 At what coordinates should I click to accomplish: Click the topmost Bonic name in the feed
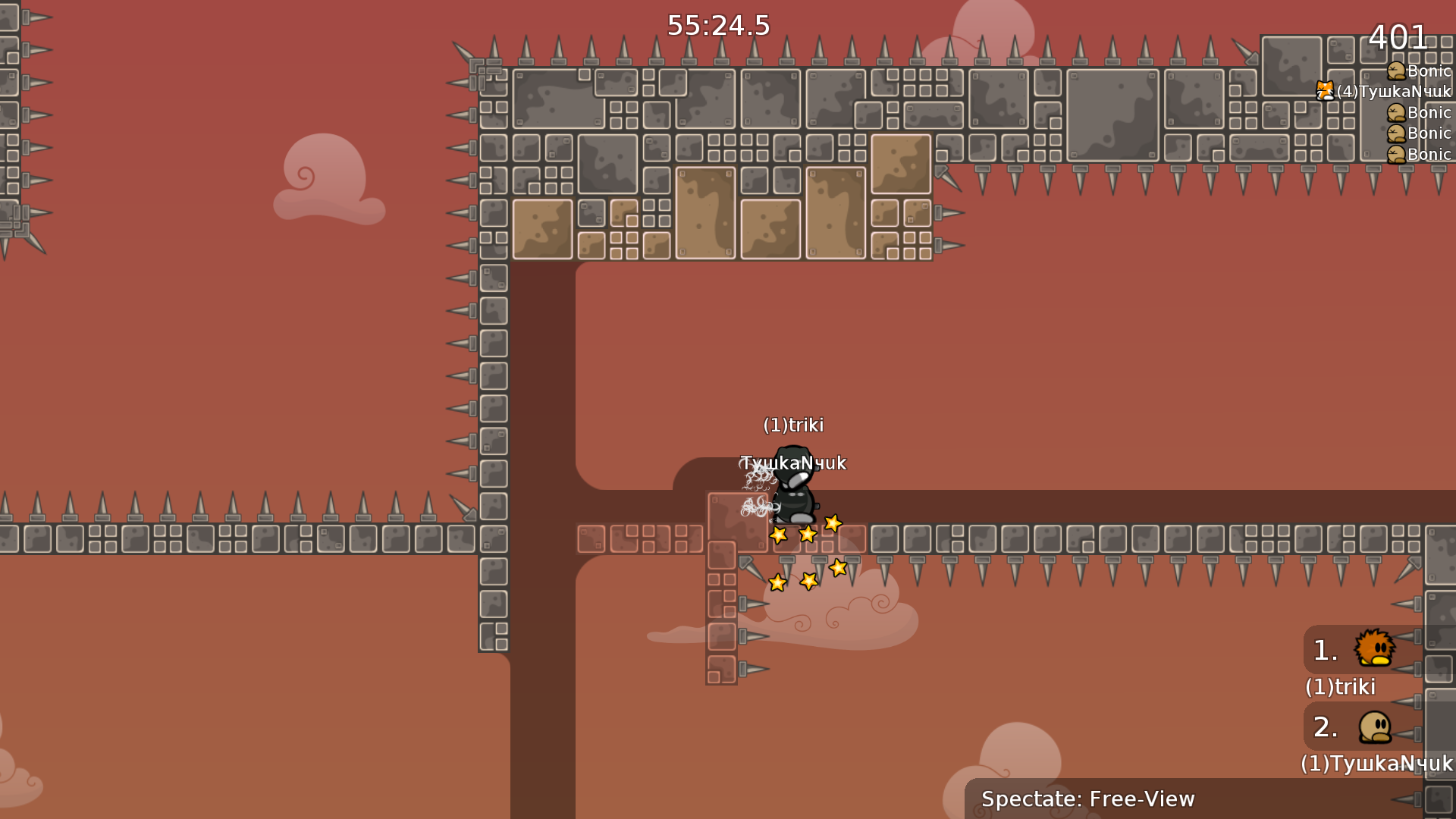coord(1429,71)
